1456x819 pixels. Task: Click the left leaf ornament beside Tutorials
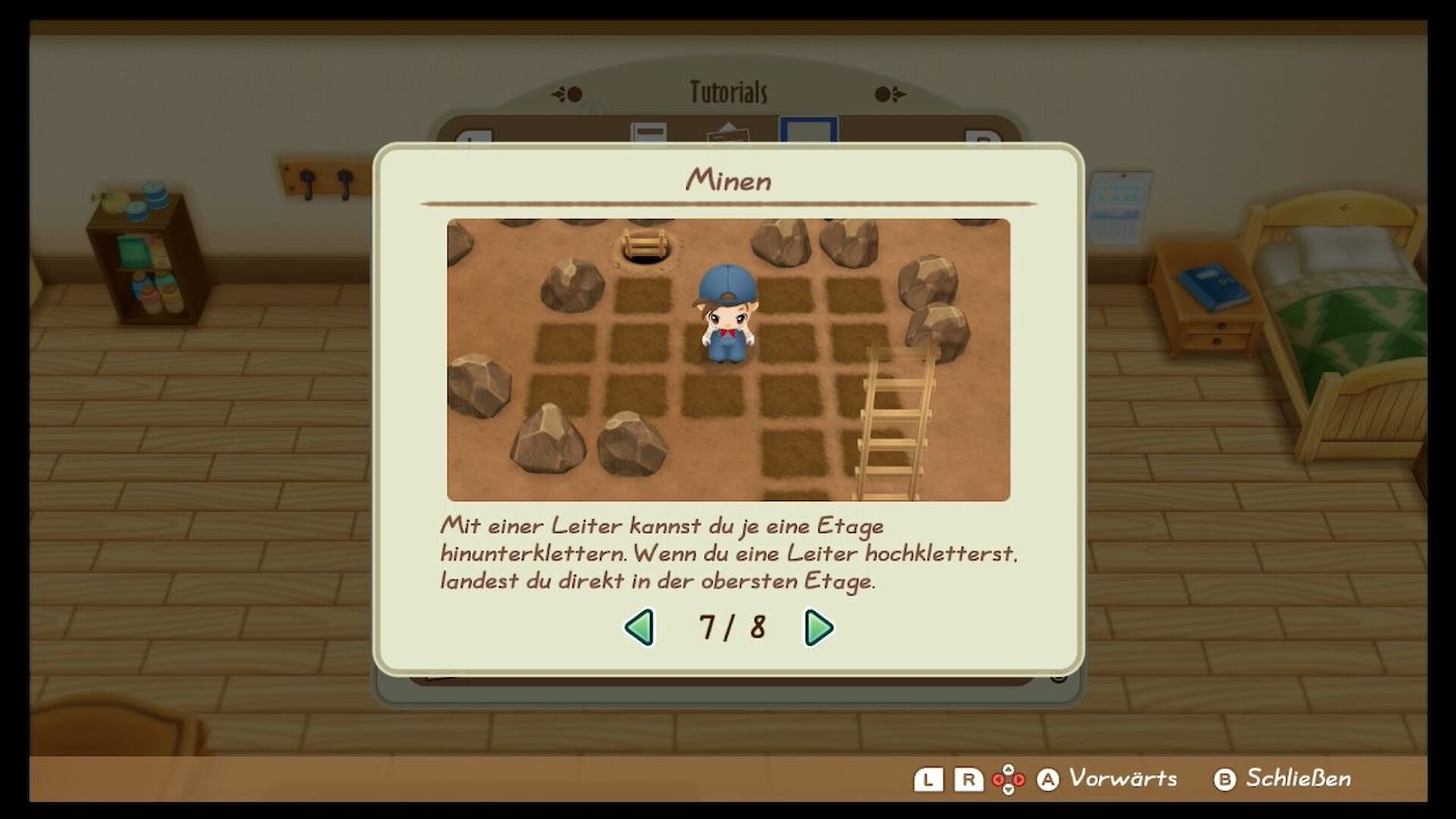pyautogui.click(x=569, y=93)
